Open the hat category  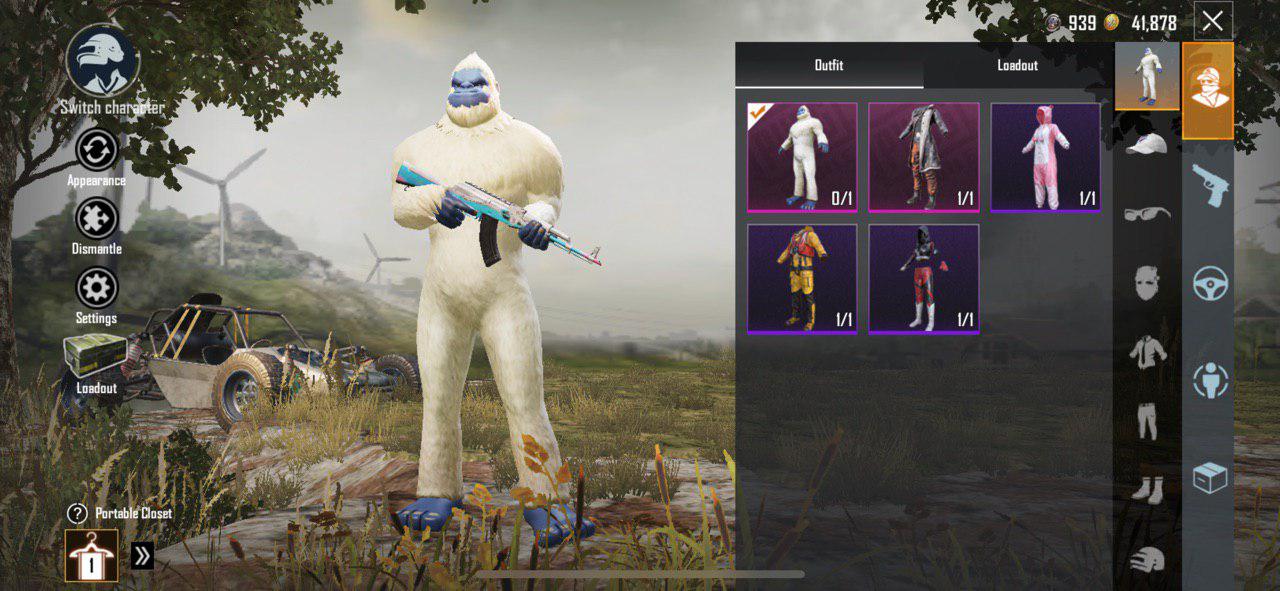(x=1147, y=145)
